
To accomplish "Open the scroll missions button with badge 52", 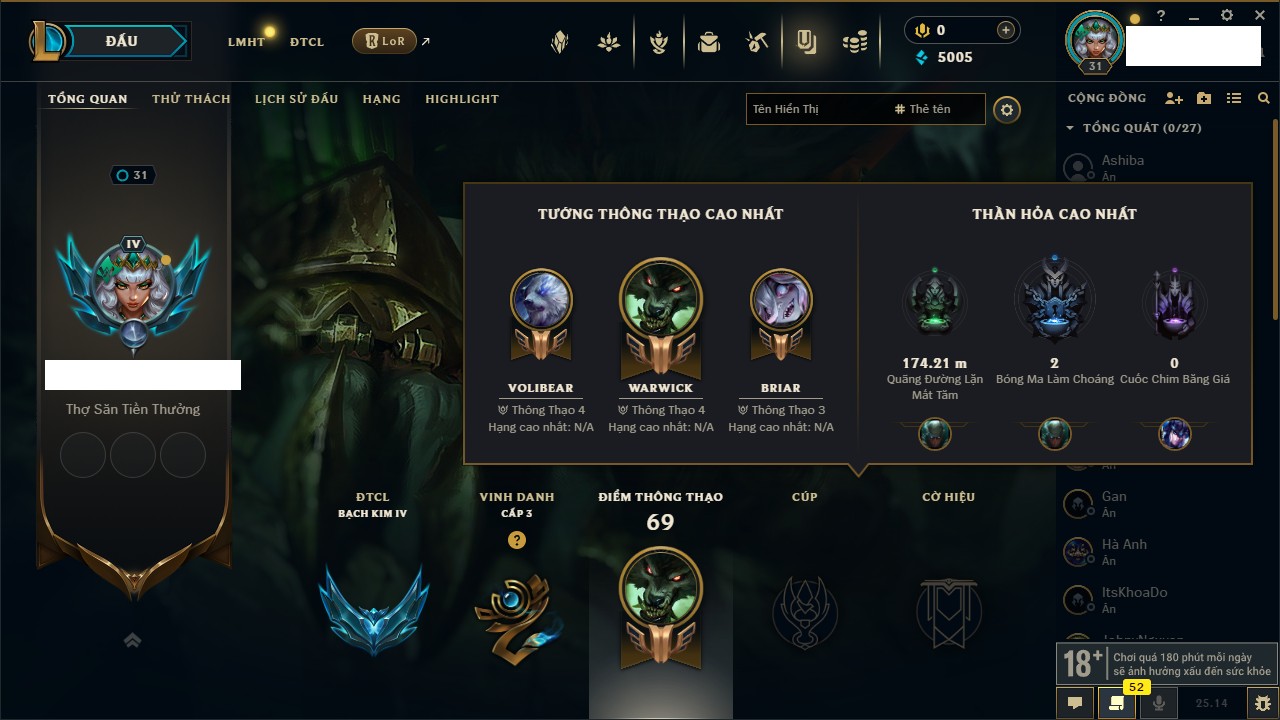I will pyautogui.click(x=1117, y=703).
